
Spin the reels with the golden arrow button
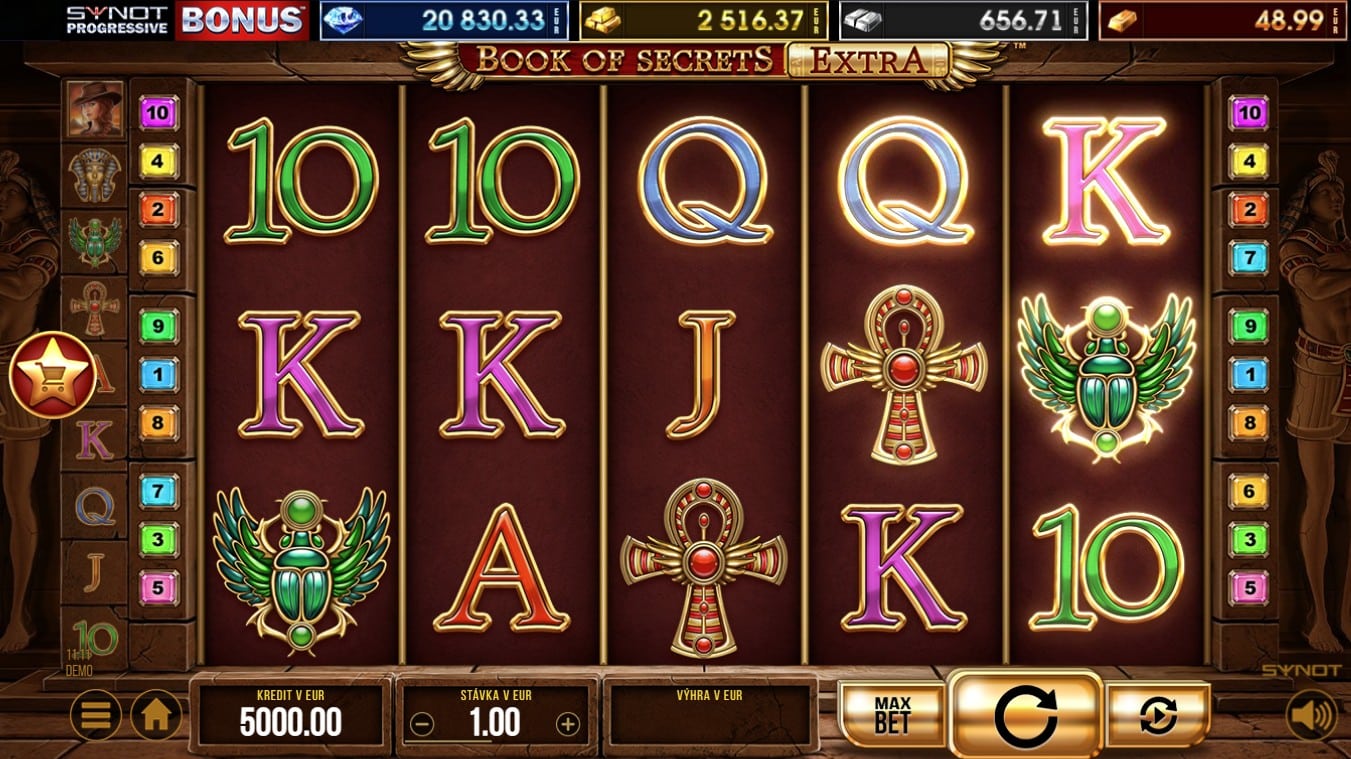[1025, 715]
